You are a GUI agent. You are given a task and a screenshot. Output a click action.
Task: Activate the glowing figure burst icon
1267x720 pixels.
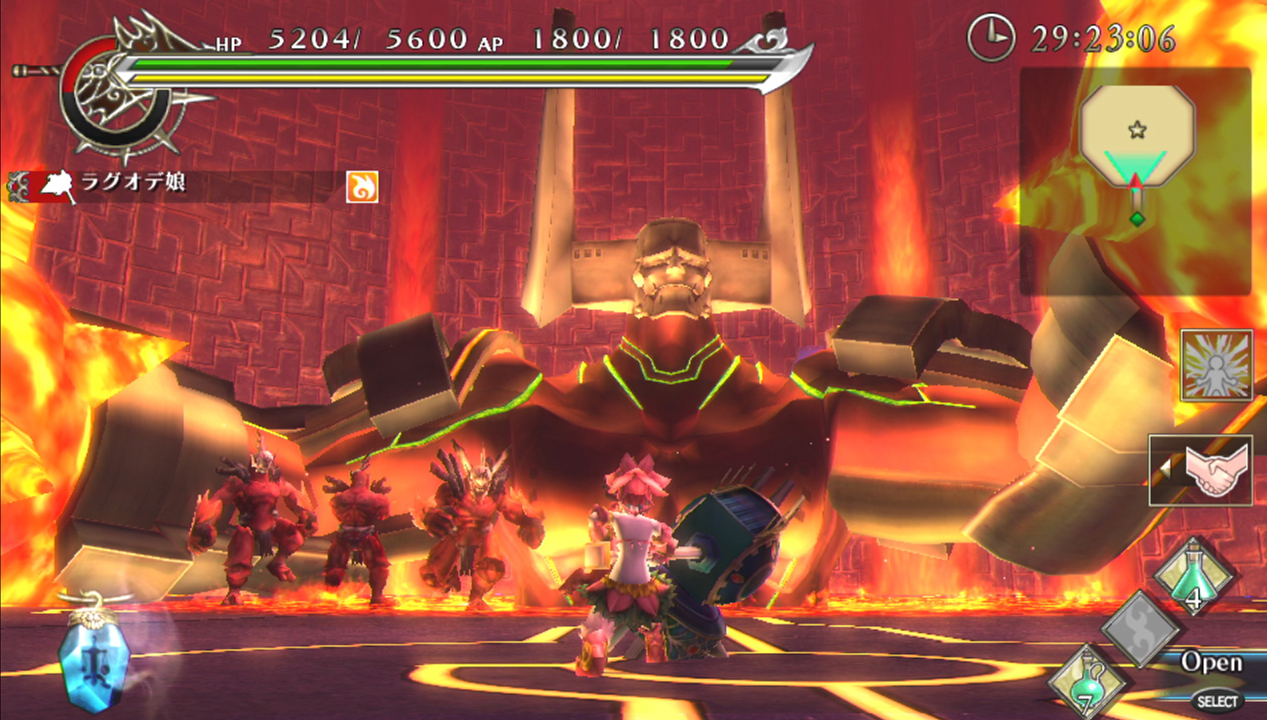click(x=1216, y=365)
